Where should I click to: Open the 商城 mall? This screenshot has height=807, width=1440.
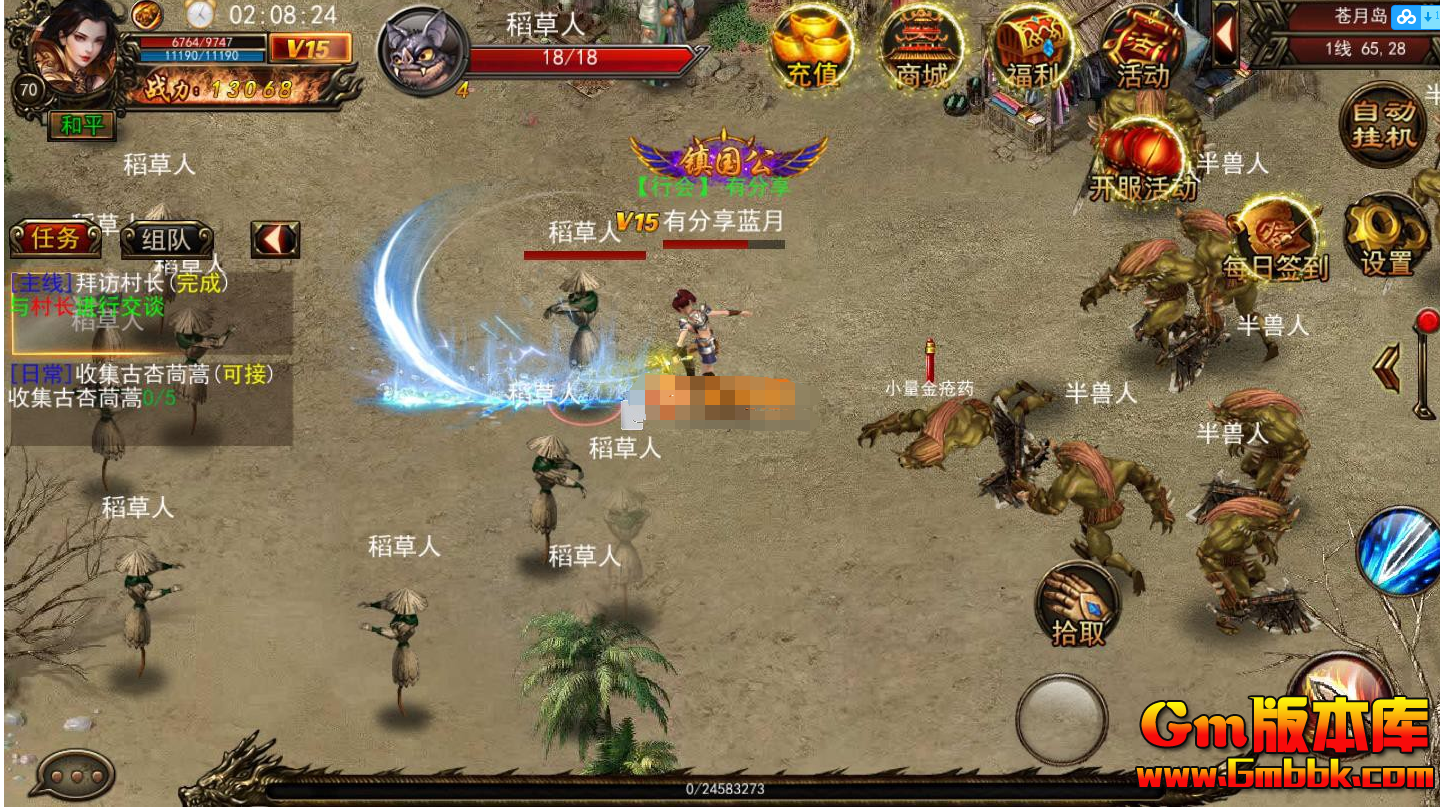(x=920, y=47)
